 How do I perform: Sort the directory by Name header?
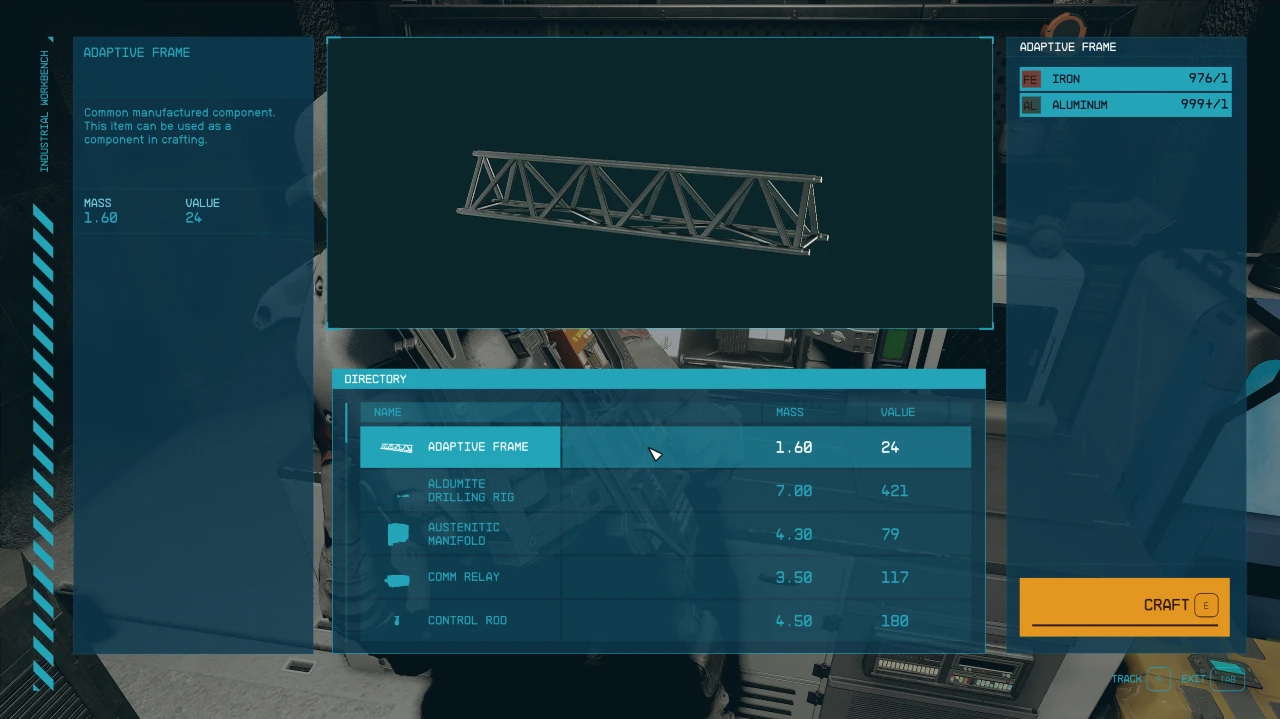[388, 412]
